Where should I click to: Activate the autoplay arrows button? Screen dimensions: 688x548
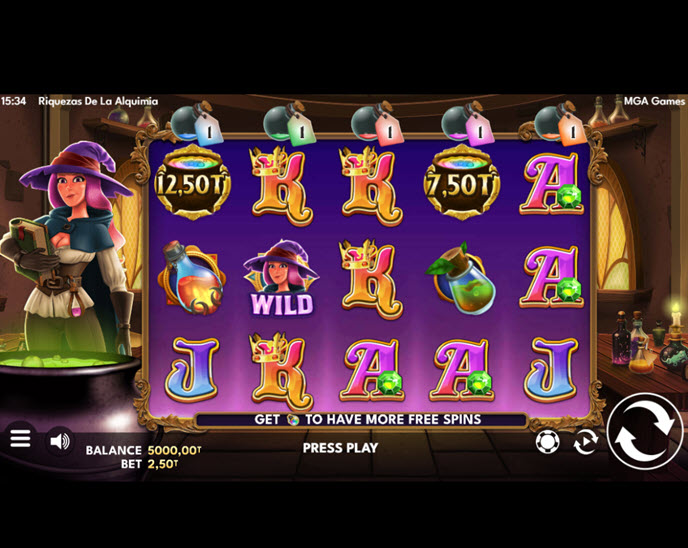[x=586, y=441]
